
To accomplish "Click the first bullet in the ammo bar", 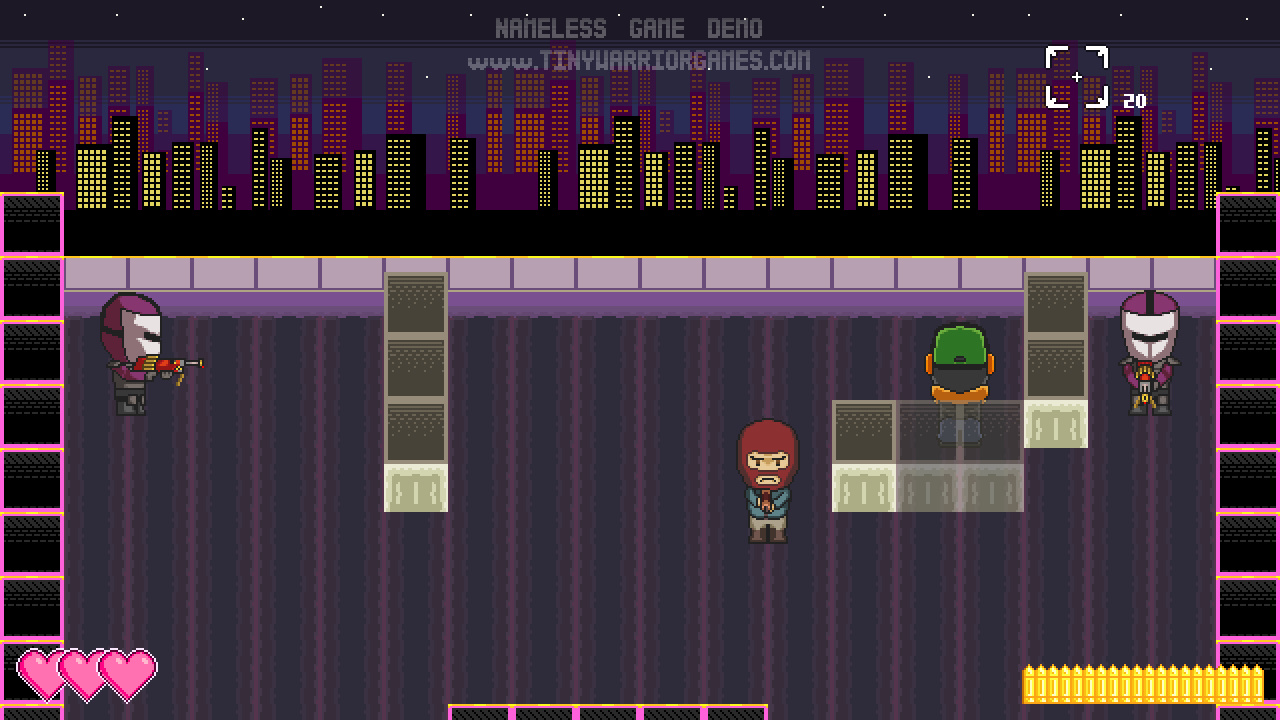I will tap(1029, 683).
